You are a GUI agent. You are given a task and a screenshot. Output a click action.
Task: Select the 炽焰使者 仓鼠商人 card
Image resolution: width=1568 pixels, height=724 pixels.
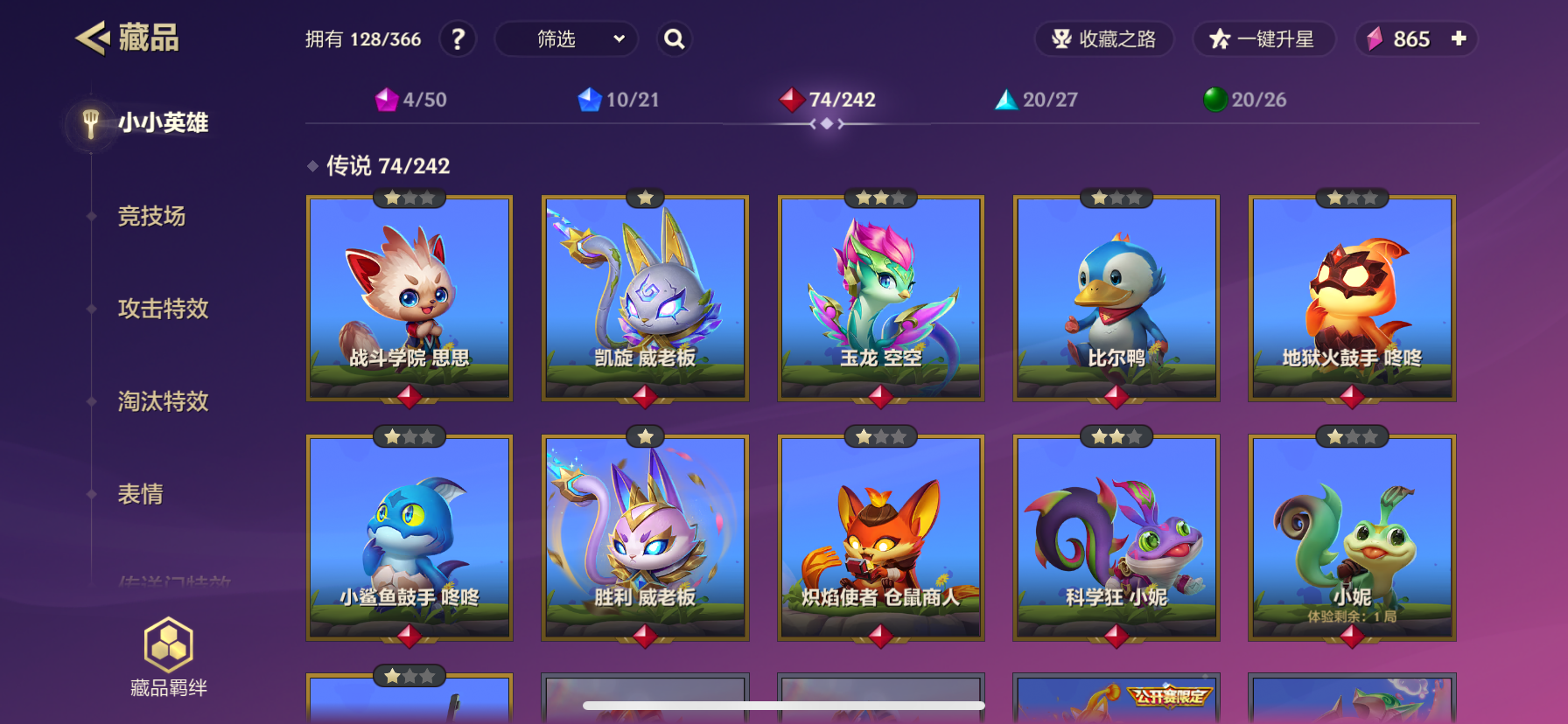point(880,538)
